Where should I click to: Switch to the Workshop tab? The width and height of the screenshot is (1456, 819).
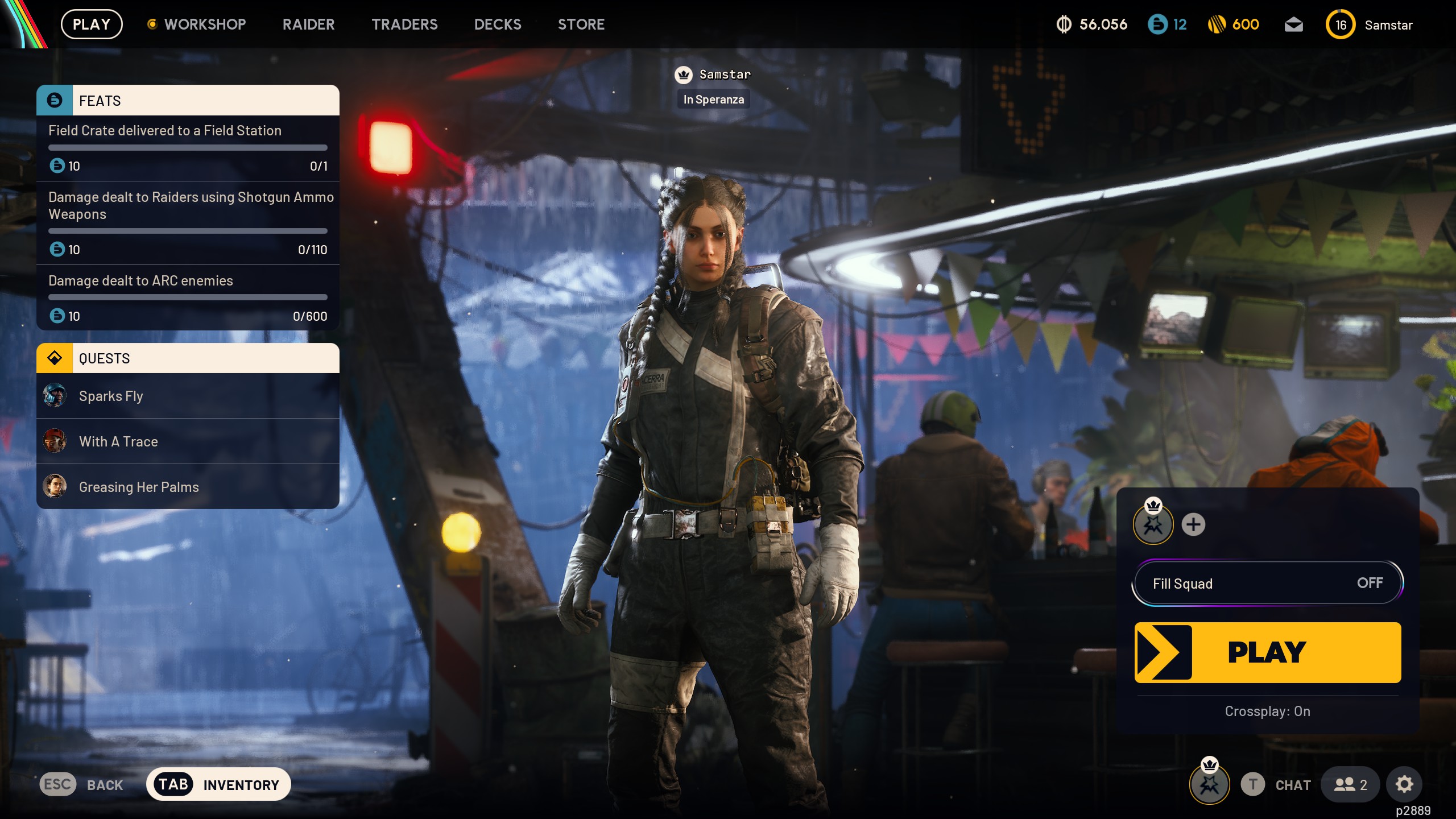(204, 24)
